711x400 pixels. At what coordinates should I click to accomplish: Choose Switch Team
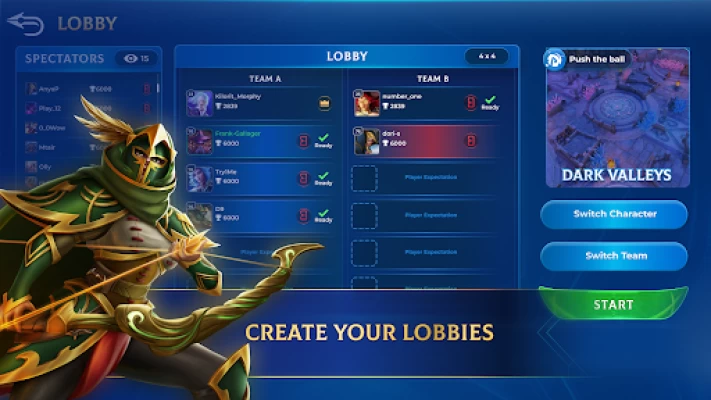[x=614, y=256]
